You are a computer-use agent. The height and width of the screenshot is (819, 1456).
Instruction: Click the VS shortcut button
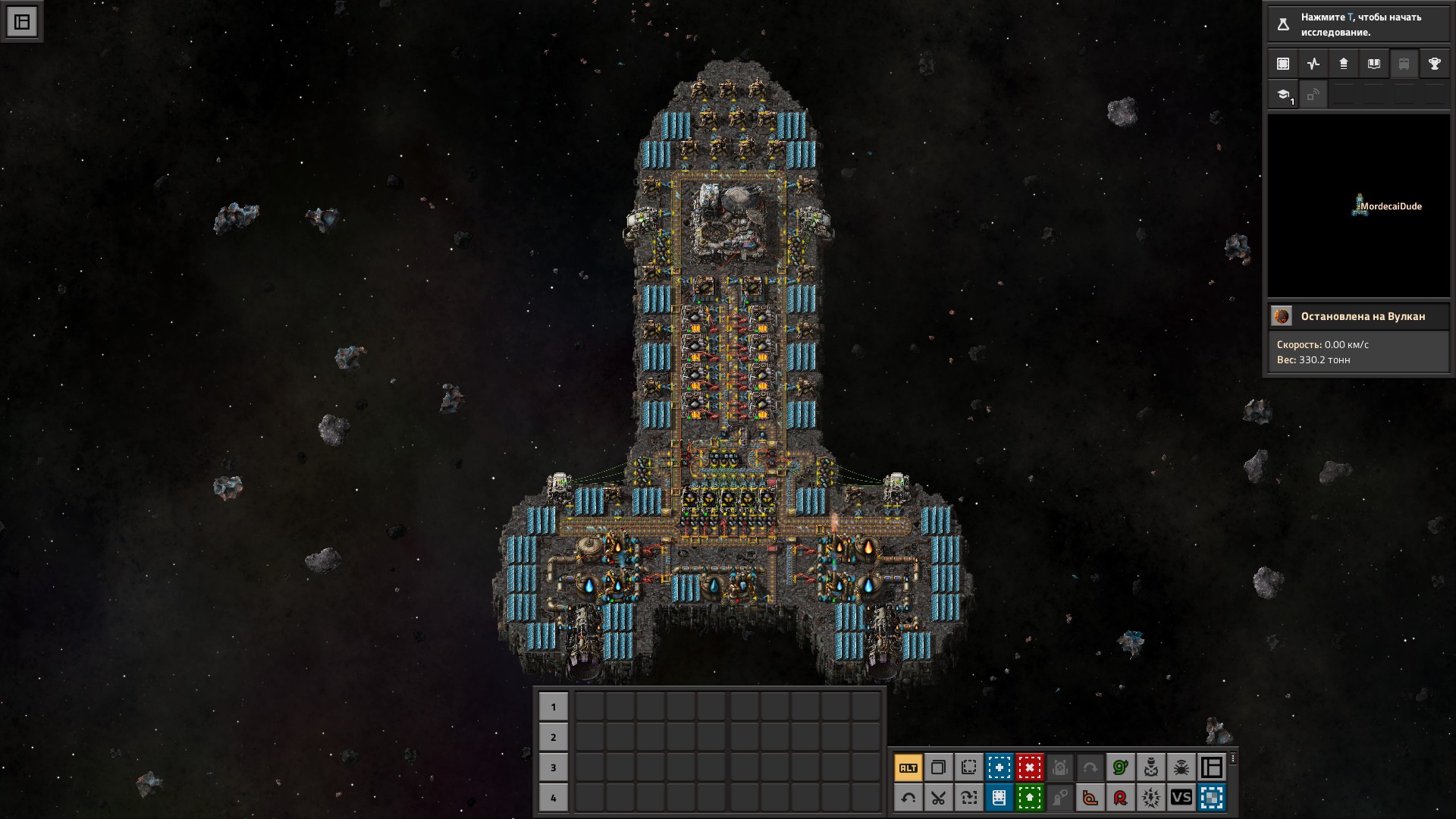(1181, 798)
